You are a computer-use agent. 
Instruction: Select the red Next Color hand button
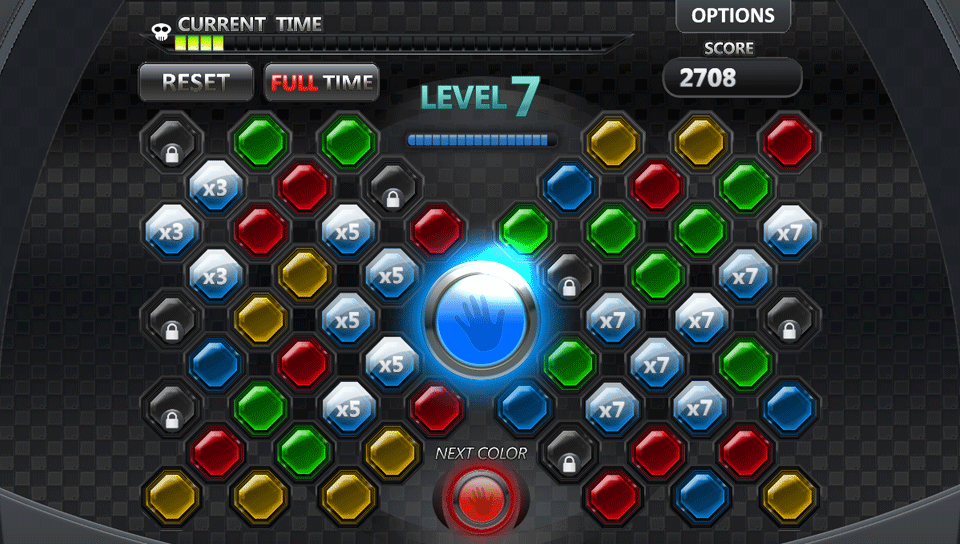pyautogui.click(x=480, y=497)
